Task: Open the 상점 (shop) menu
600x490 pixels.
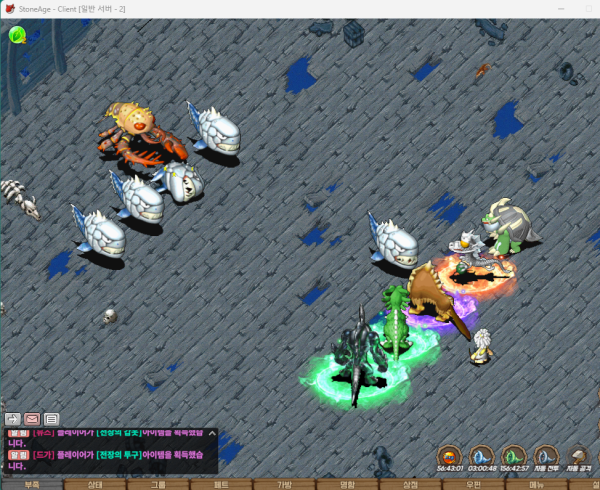Action: pos(410,484)
